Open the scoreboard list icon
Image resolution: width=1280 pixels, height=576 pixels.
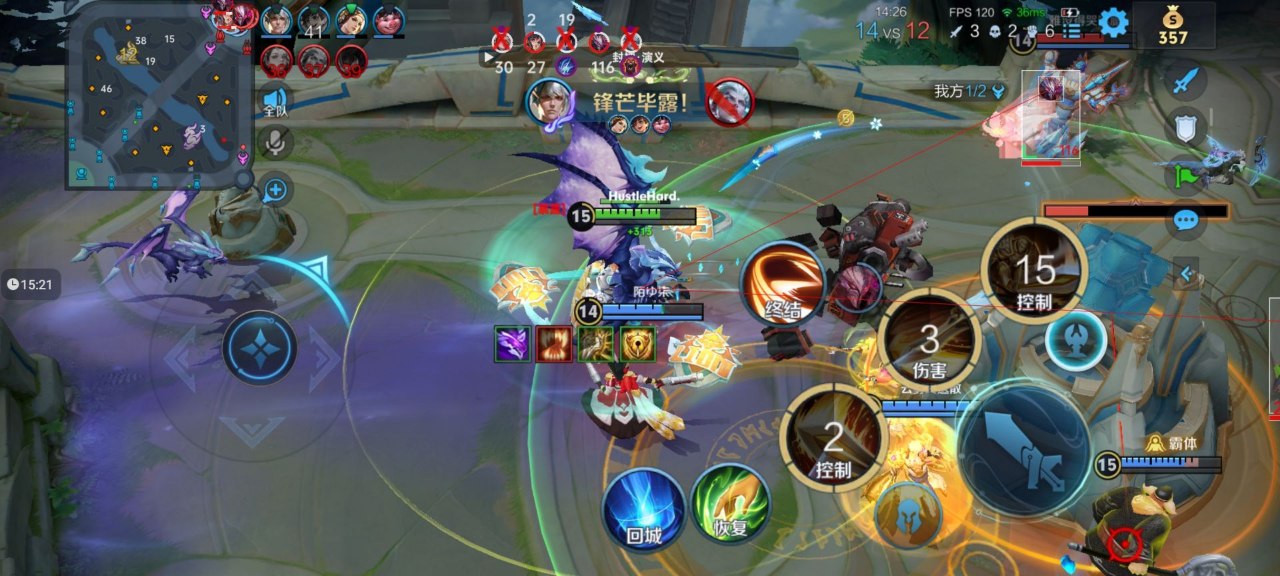pos(1072,31)
